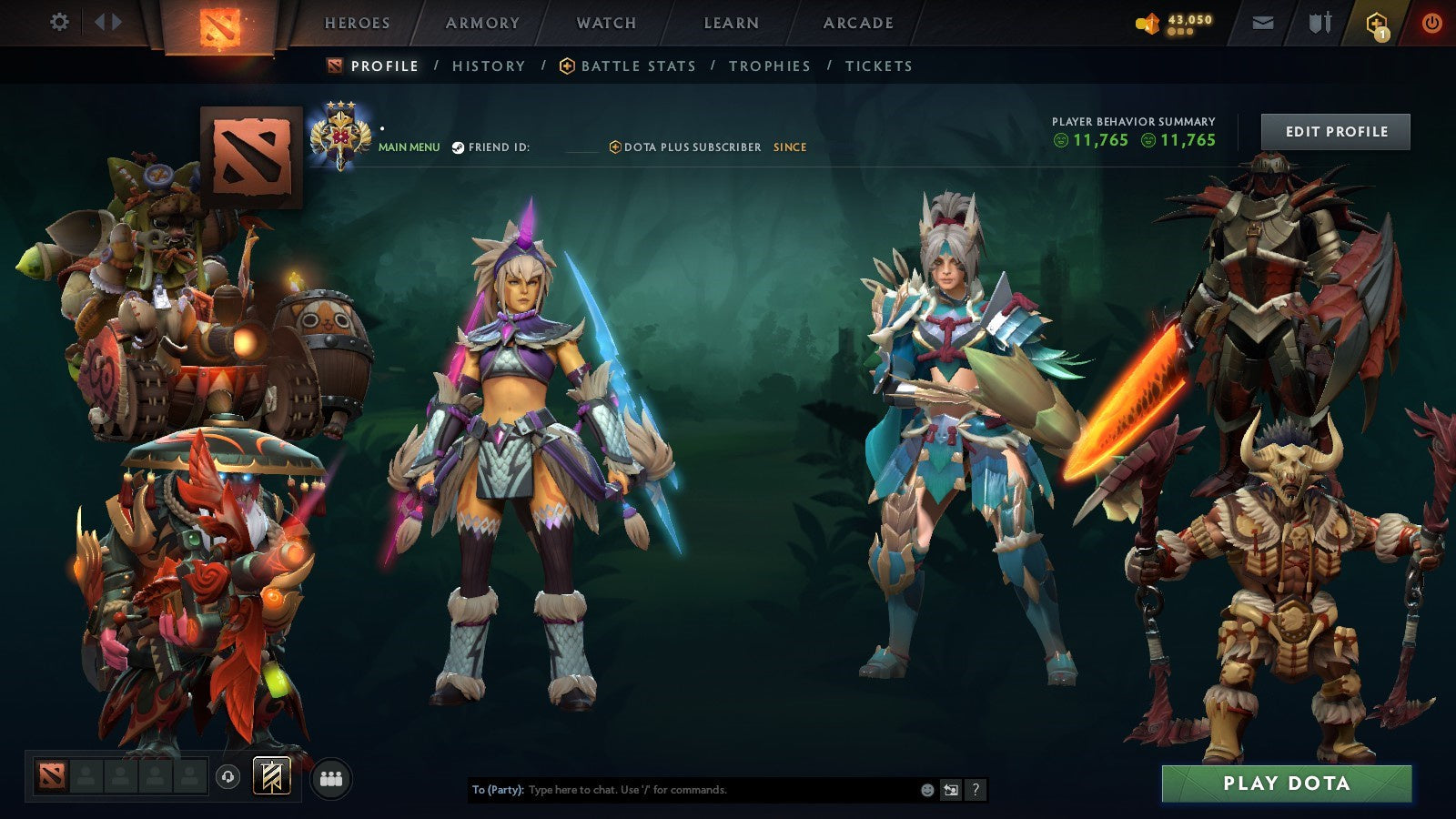Switch chat channel with the arrow icon
The height and width of the screenshot is (819, 1456).
click(x=950, y=789)
